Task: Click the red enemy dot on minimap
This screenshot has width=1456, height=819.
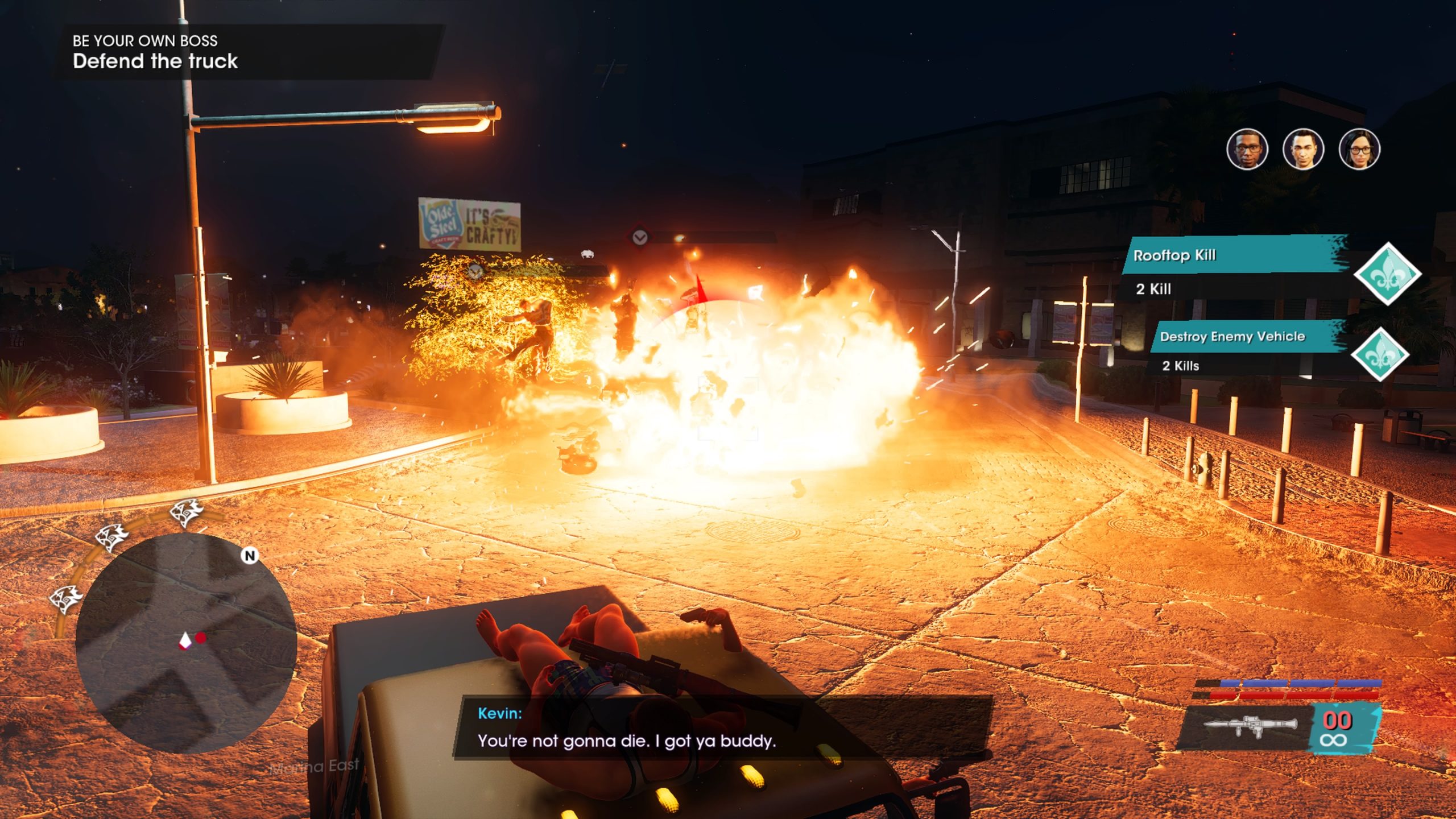Action: click(201, 638)
